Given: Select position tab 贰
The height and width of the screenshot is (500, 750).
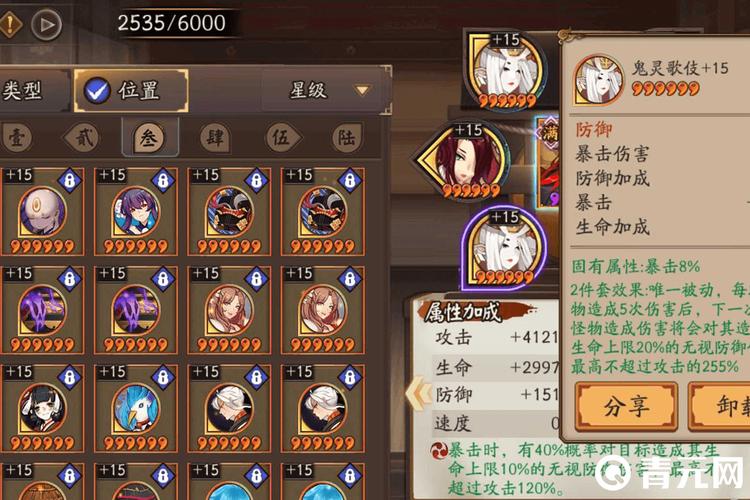Looking at the screenshot, I should pyautogui.click(x=81, y=137).
